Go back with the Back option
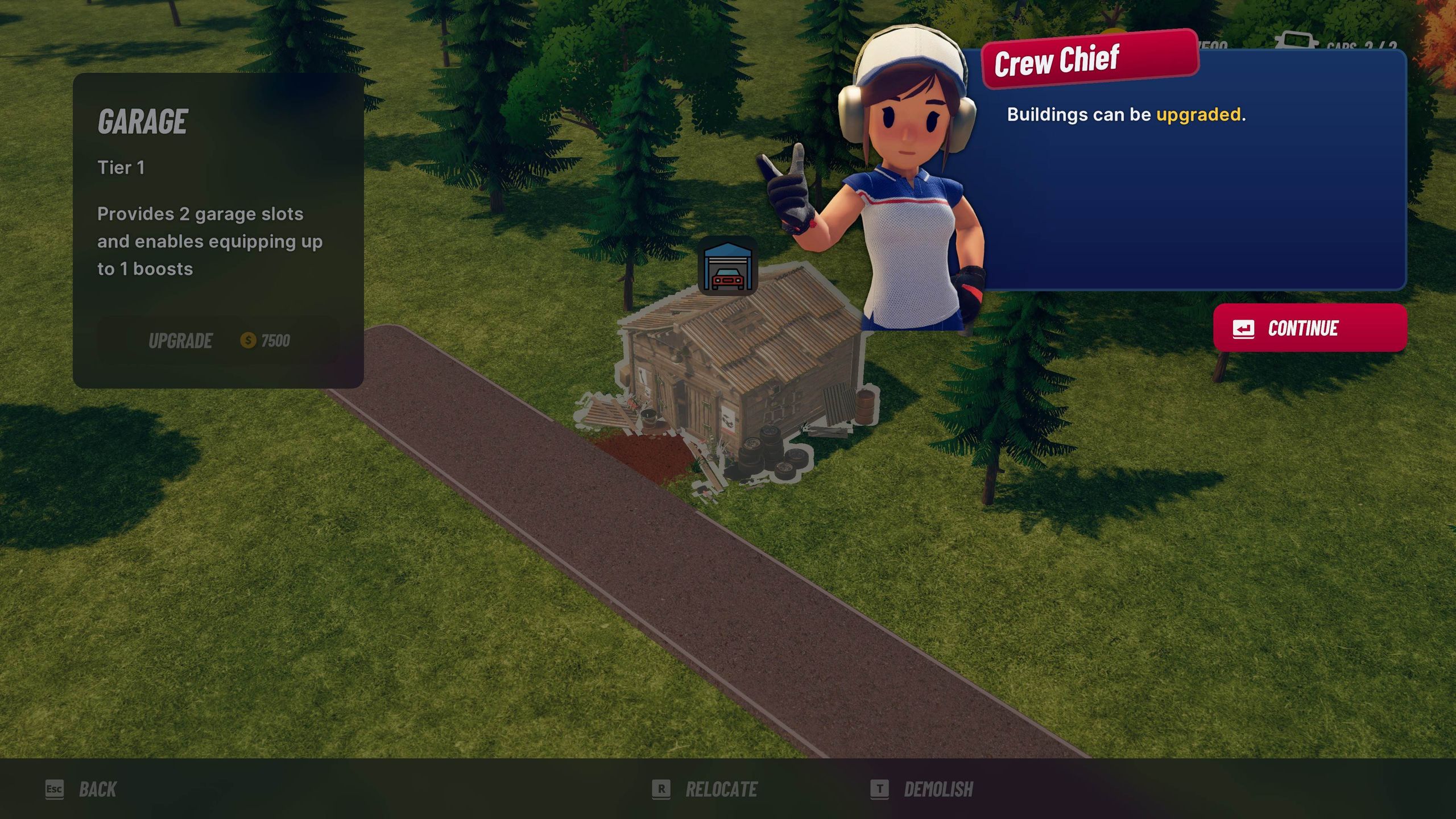This screenshot has width=1456, height=819. coord(82,789)
